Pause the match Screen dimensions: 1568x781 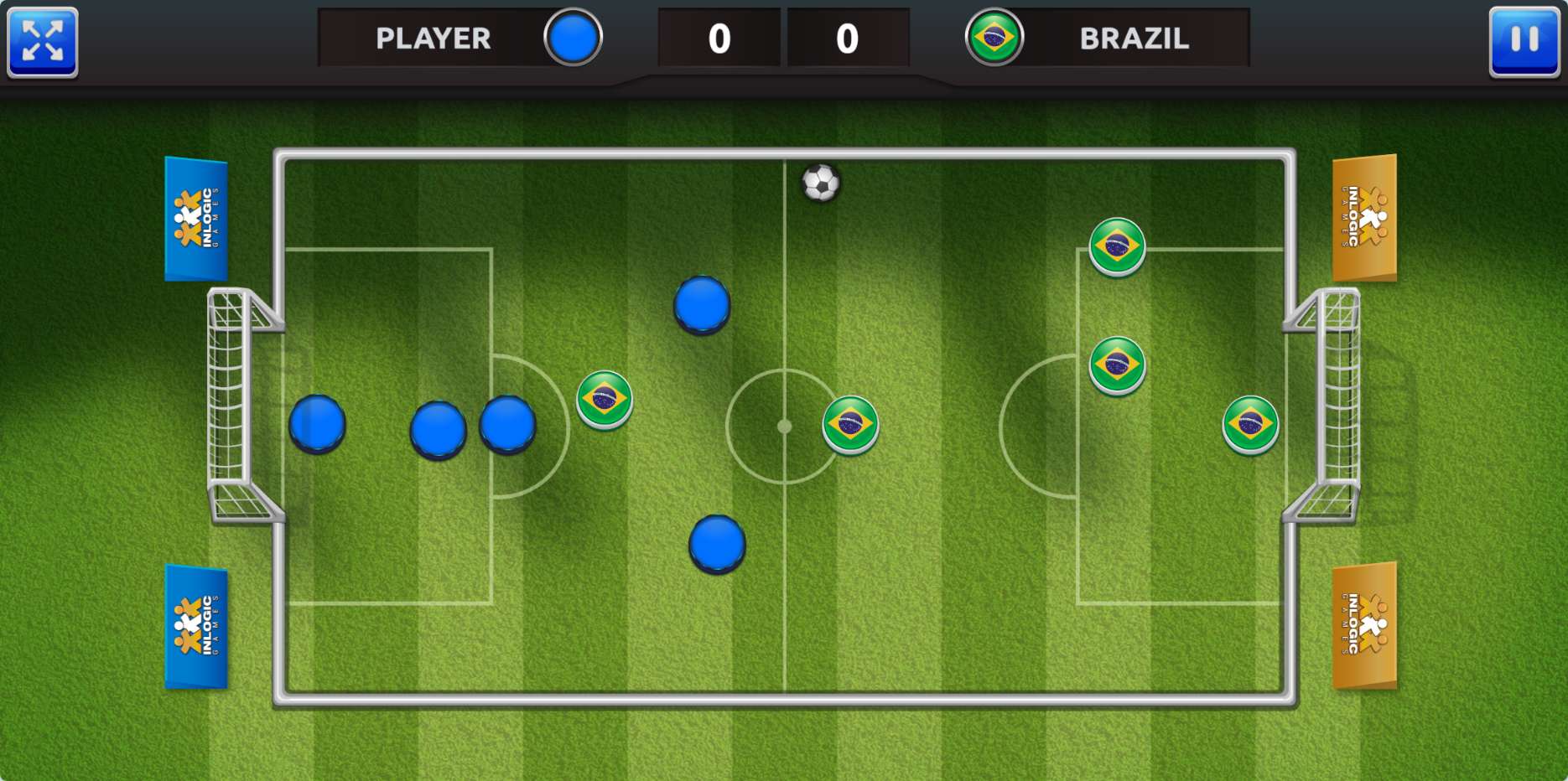coord(1524,42)
